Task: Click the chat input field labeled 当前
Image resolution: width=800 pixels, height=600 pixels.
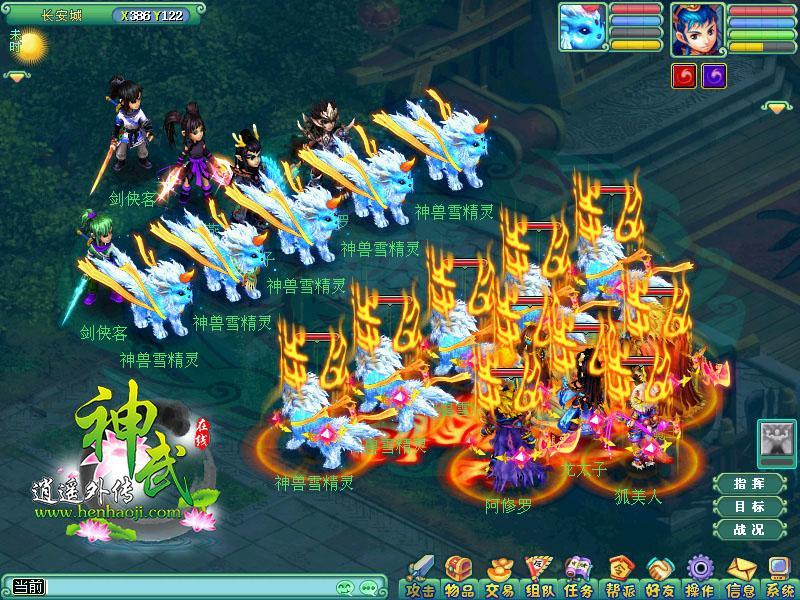Action: tap(180, 586)
